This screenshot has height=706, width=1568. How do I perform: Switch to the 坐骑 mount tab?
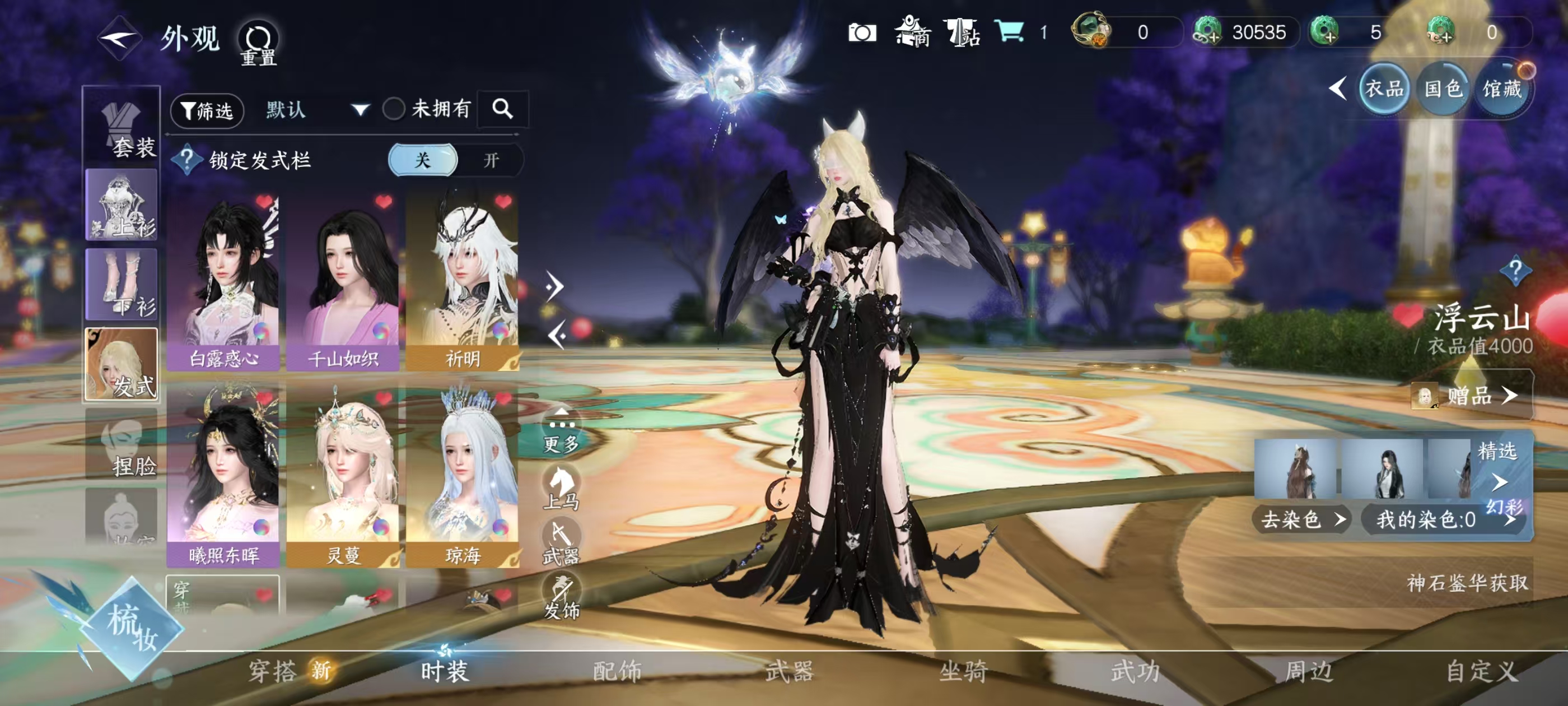click(x=963, y=671)
